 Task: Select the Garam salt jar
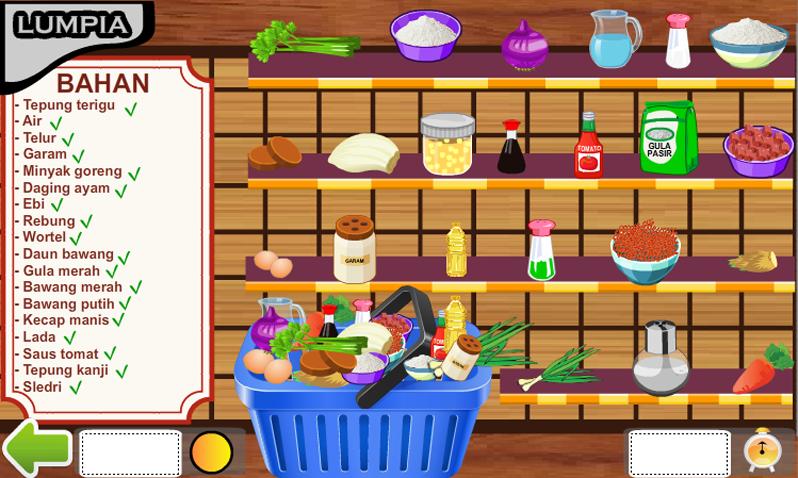tap(355, 248)
